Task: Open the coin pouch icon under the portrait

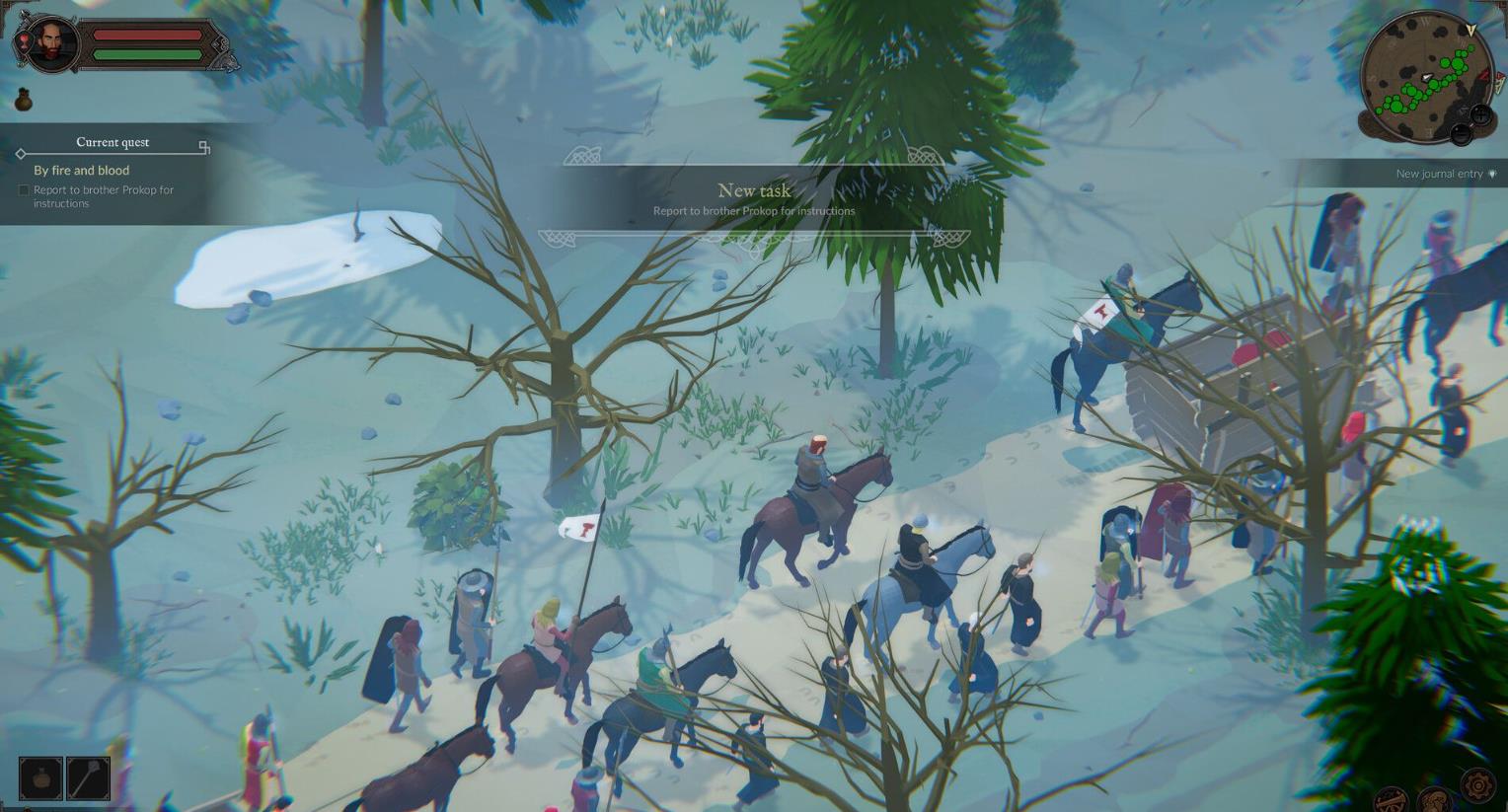Action: 24,100
